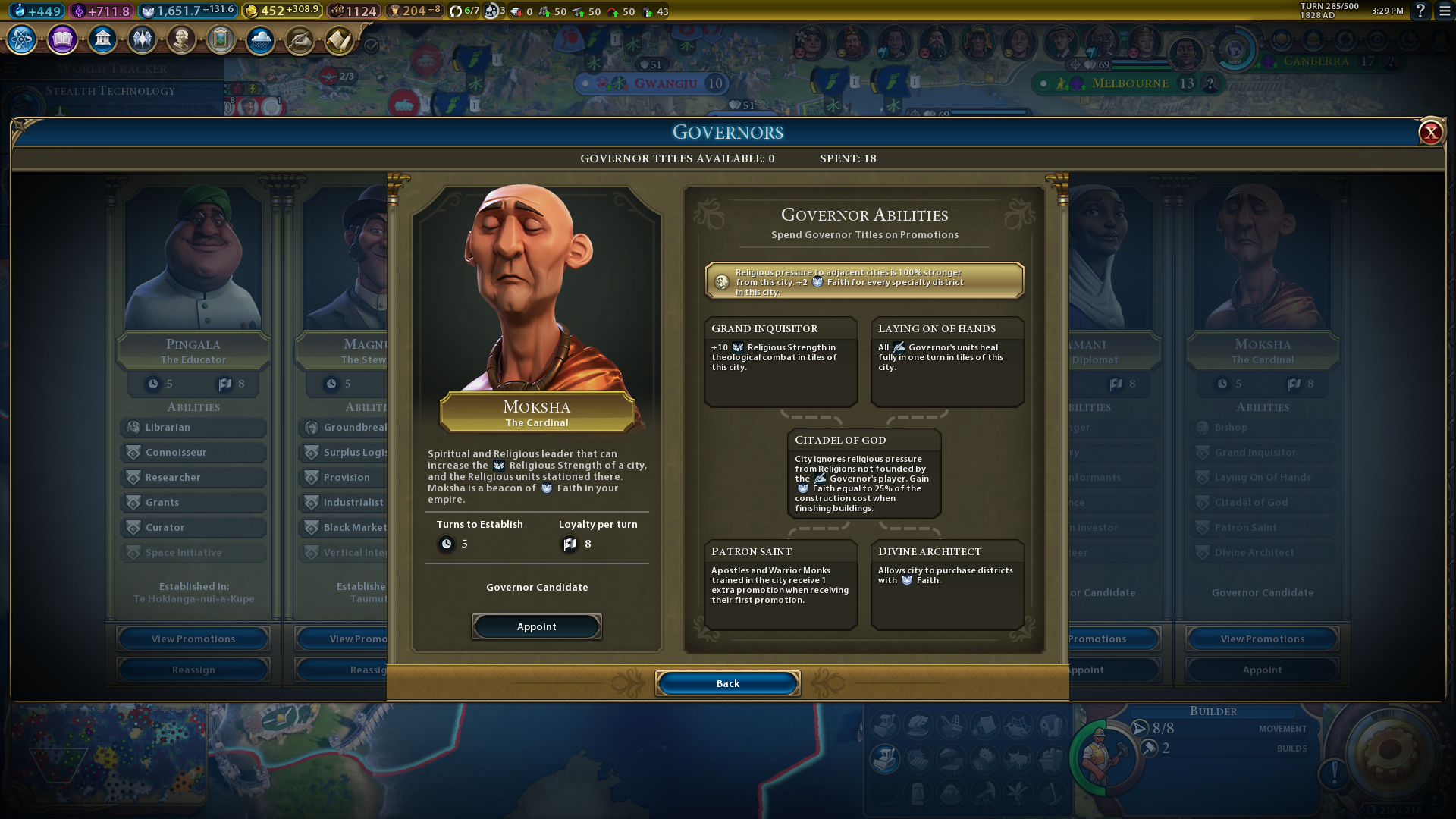Viewport: 1456px width, 819px height.
Task: Open the great people bust icon
Action: 181,39
